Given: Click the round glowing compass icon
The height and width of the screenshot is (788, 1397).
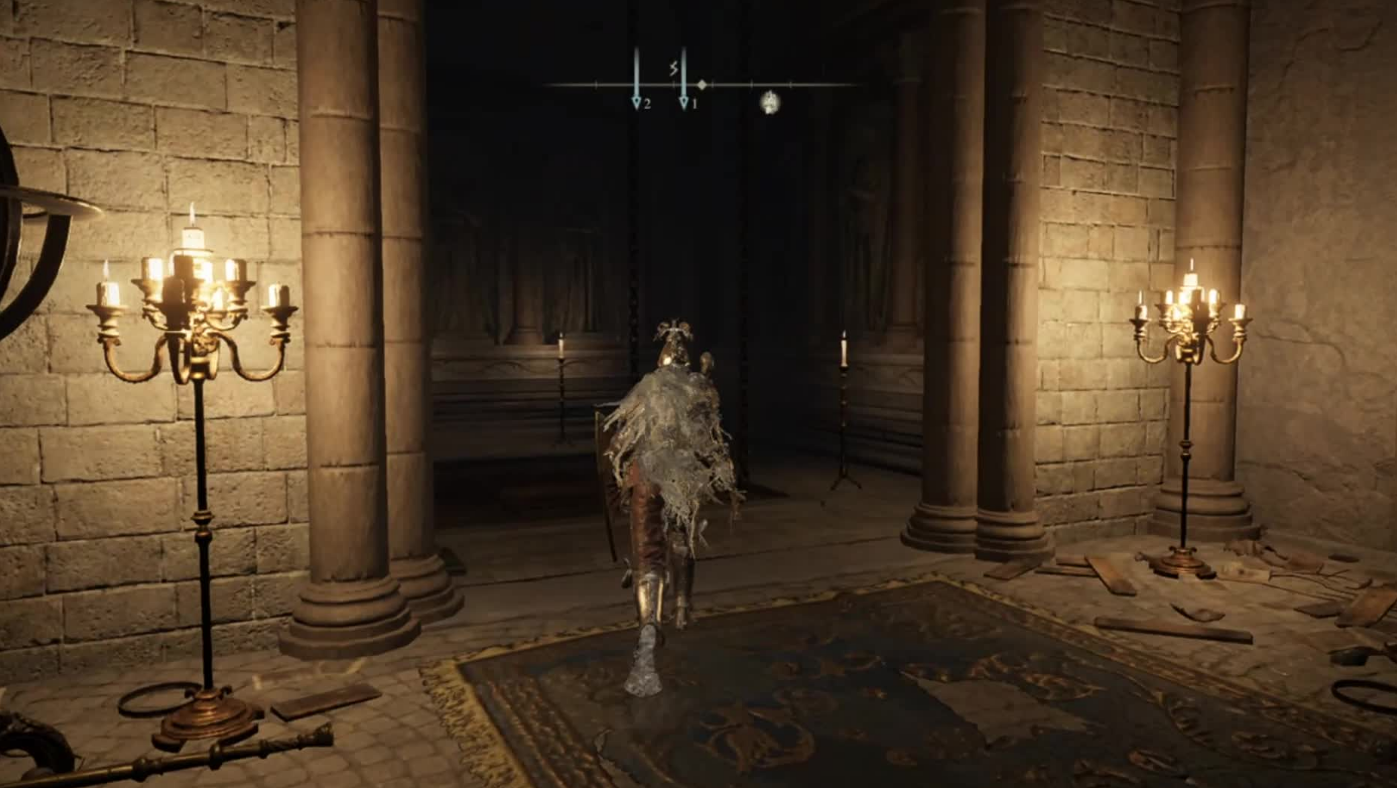Looking at the screenshot, I should click(x=769, y=101).
